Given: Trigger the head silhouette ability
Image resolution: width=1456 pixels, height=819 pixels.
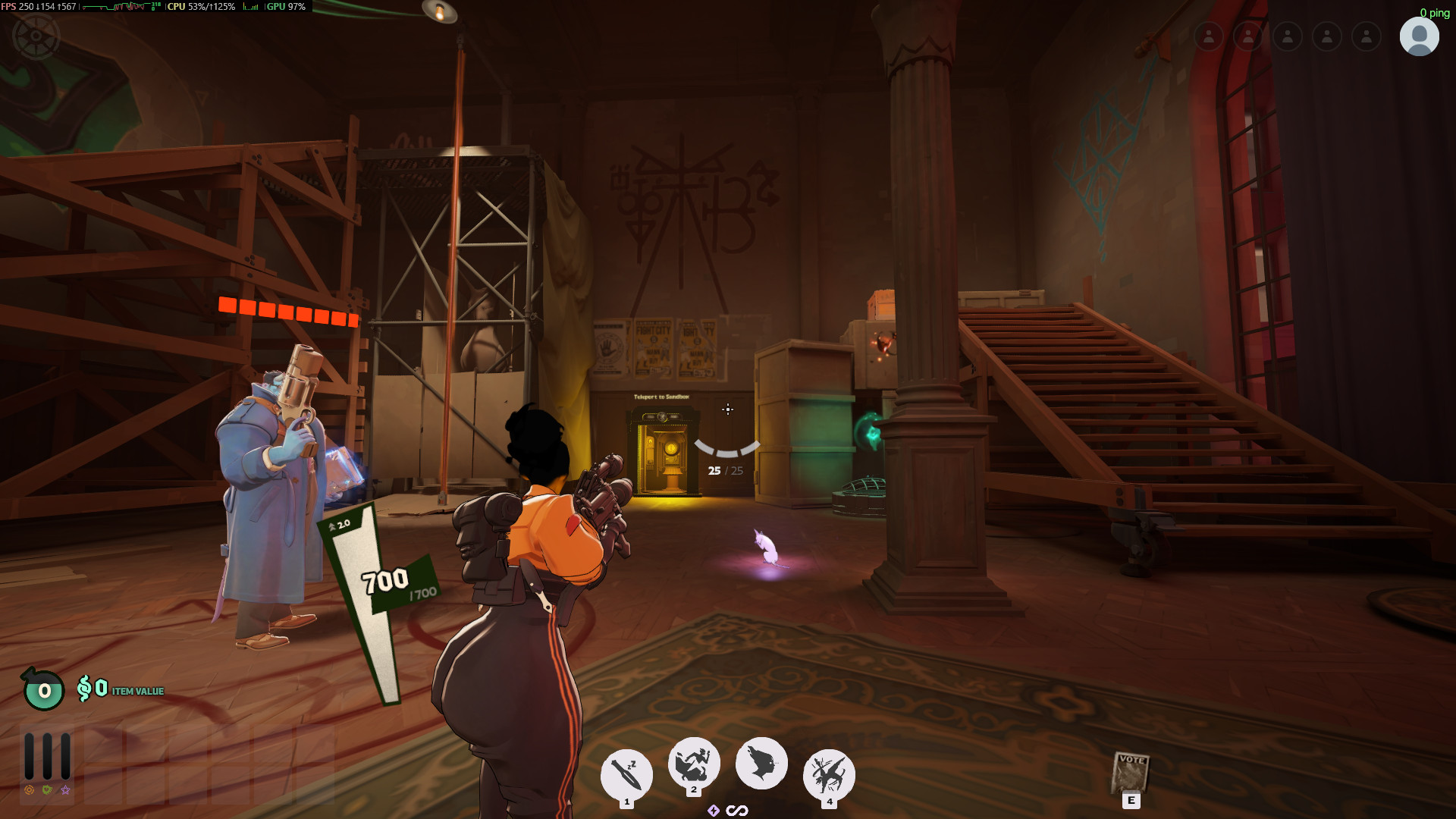Looking at the screenshot, I should click(x=761, y=763).
